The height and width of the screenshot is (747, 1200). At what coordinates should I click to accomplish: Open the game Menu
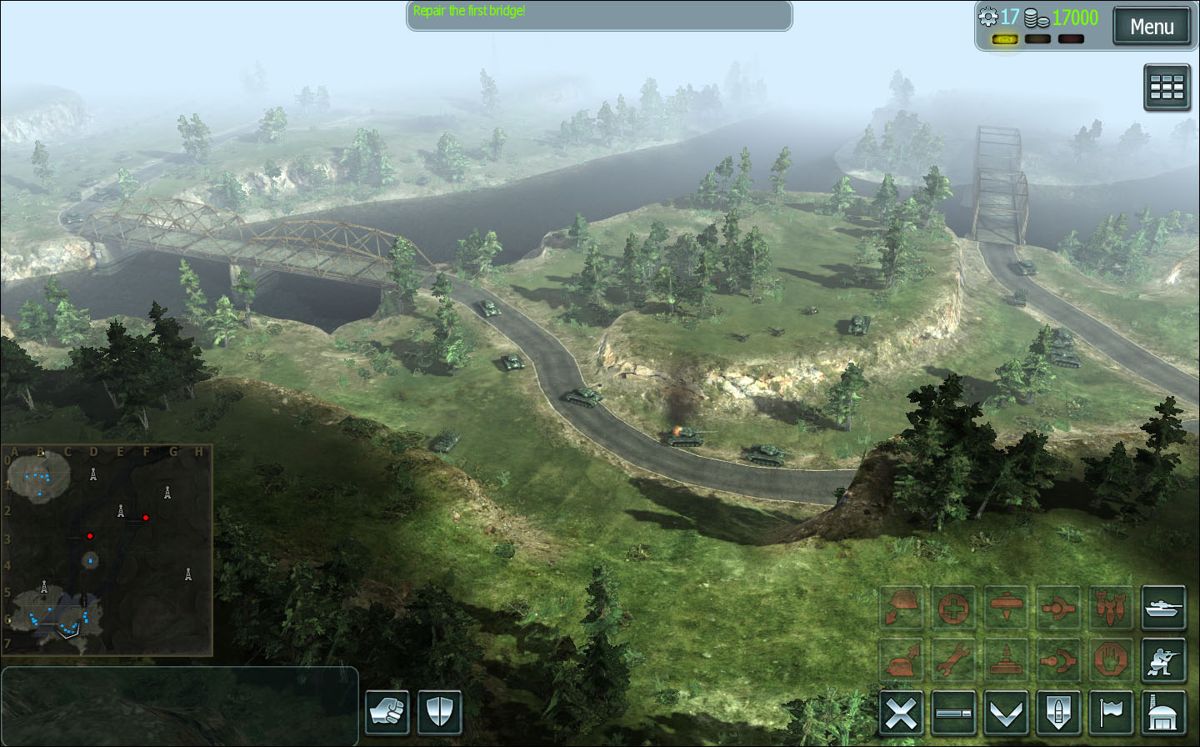(1151, 27)
